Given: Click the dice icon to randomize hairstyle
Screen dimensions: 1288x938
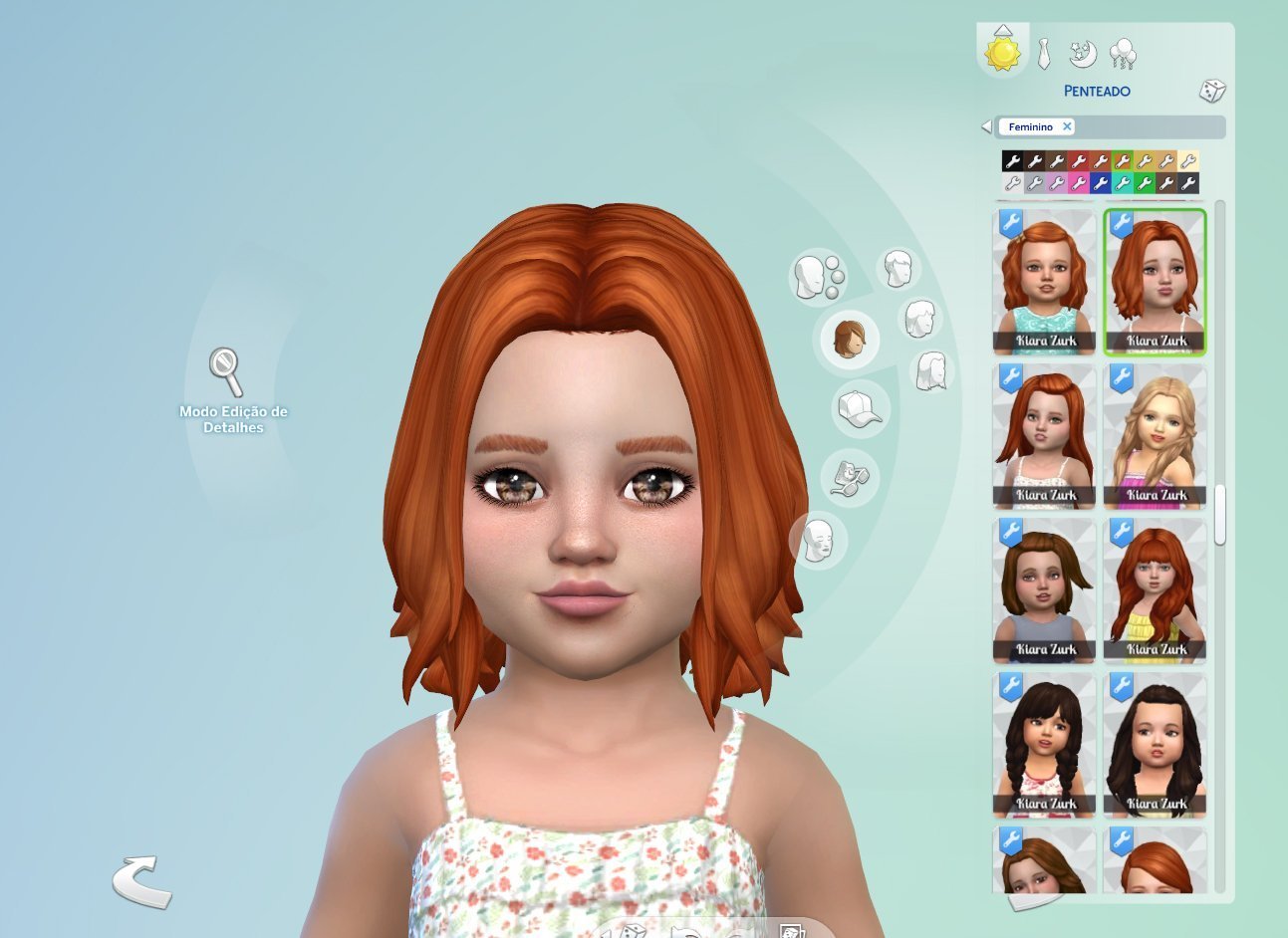Looking at the screenshot, I should [x=1211, y=91].
